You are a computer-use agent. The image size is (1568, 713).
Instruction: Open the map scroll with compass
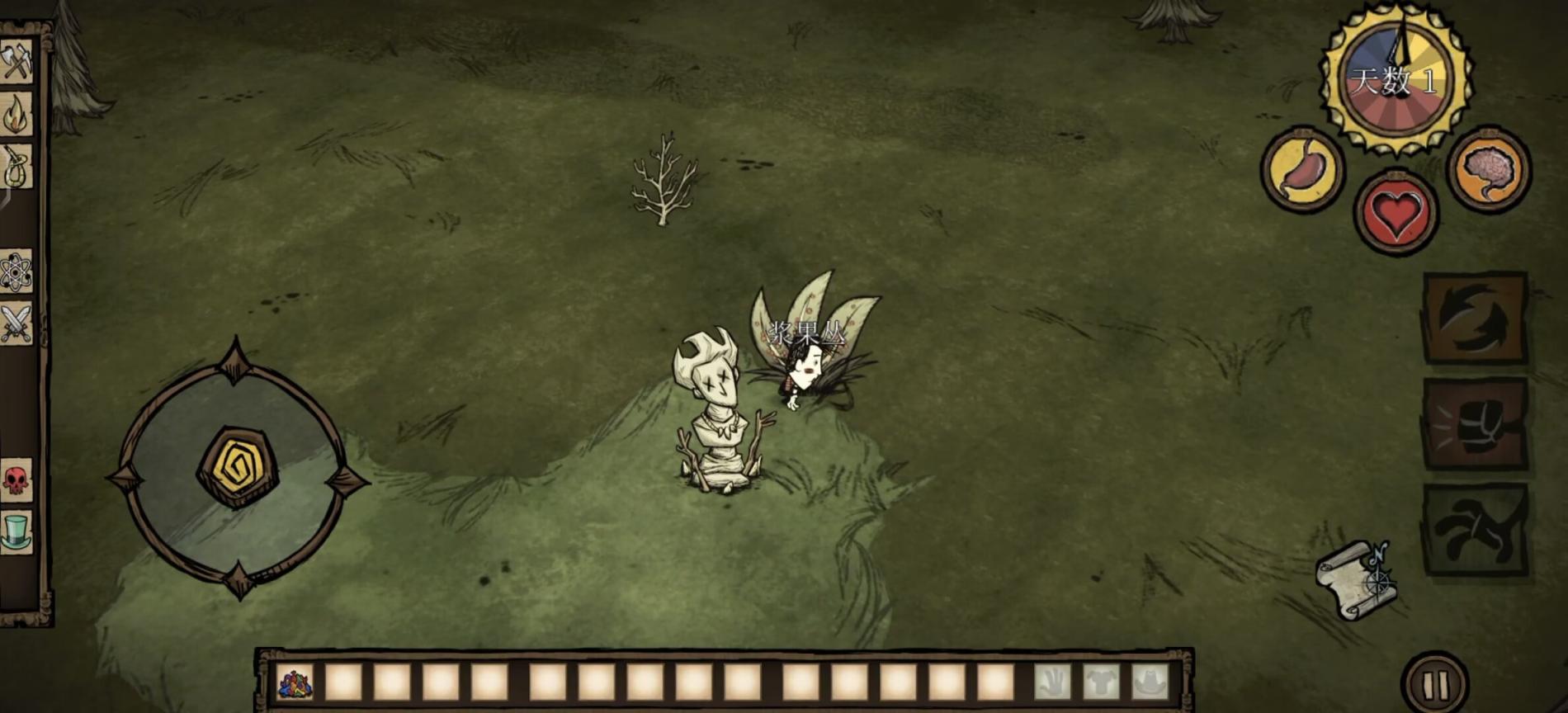(x=1357, y=579)
